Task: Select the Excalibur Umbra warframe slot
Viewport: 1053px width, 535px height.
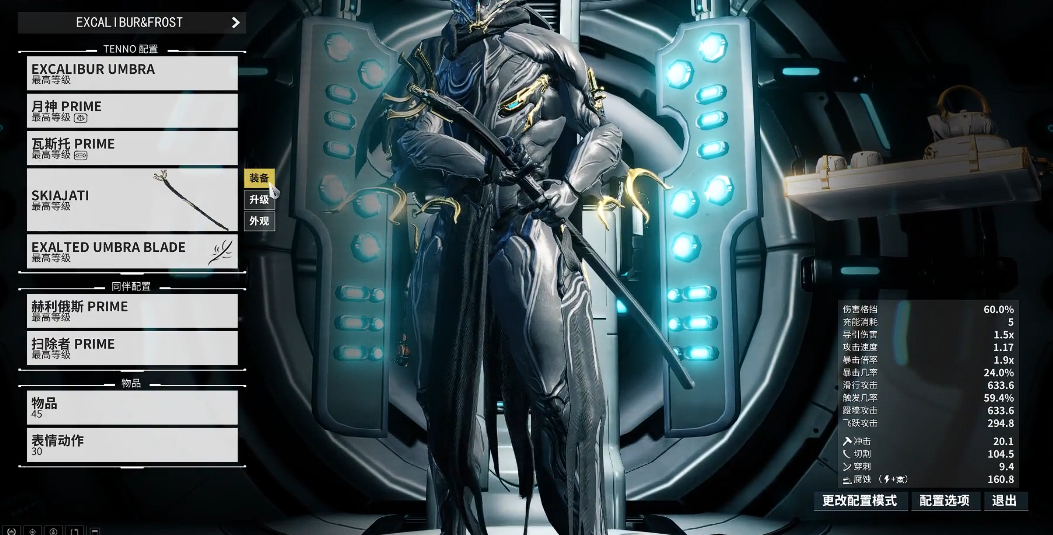Action: point(132,73)
